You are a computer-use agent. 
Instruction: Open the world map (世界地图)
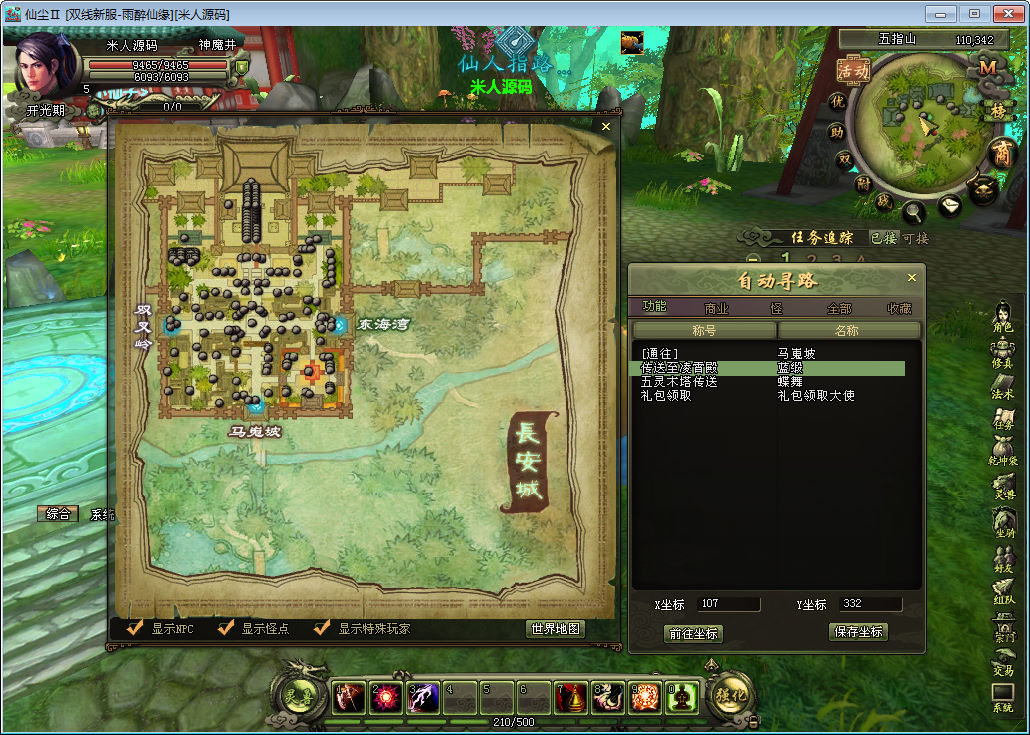555,629
